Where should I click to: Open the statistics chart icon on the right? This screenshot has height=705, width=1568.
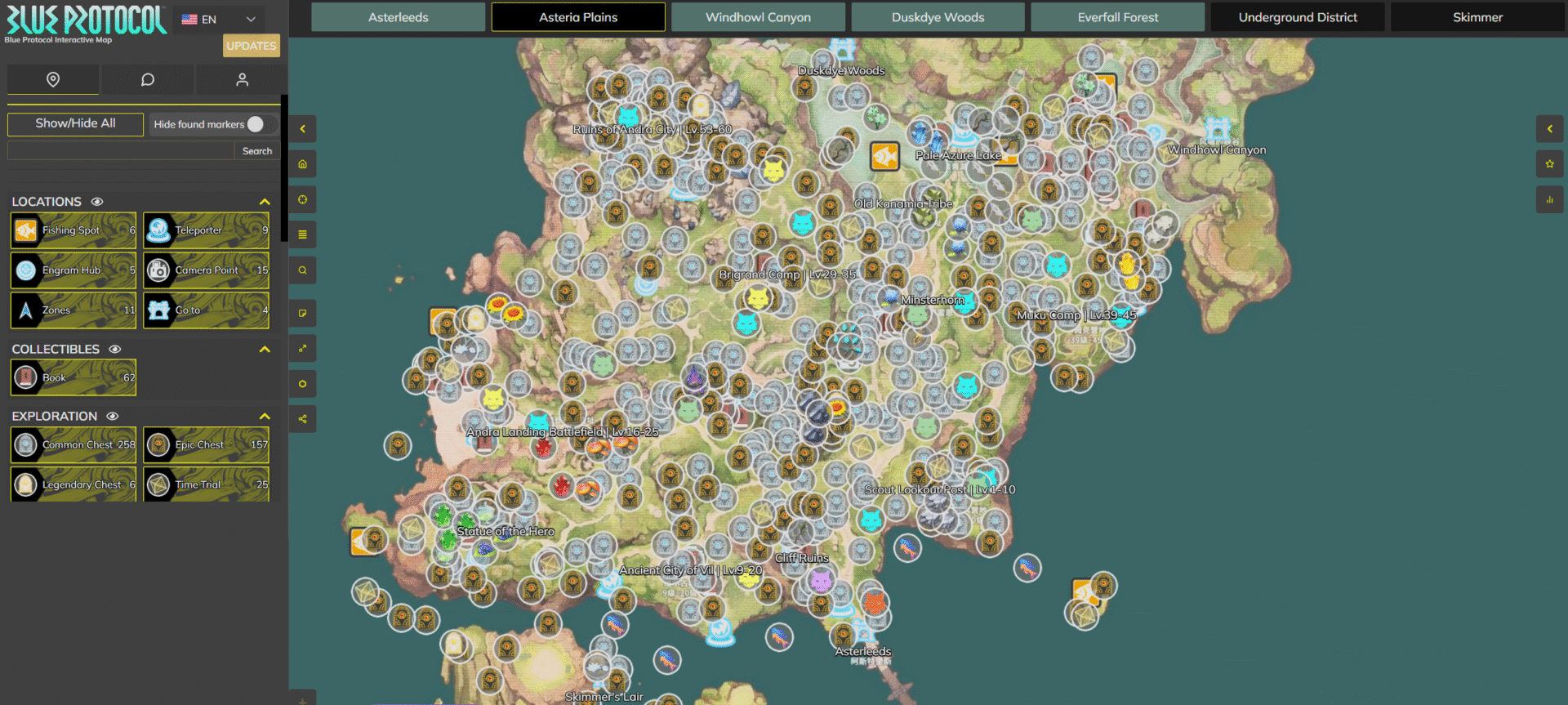click(1549, 199)
